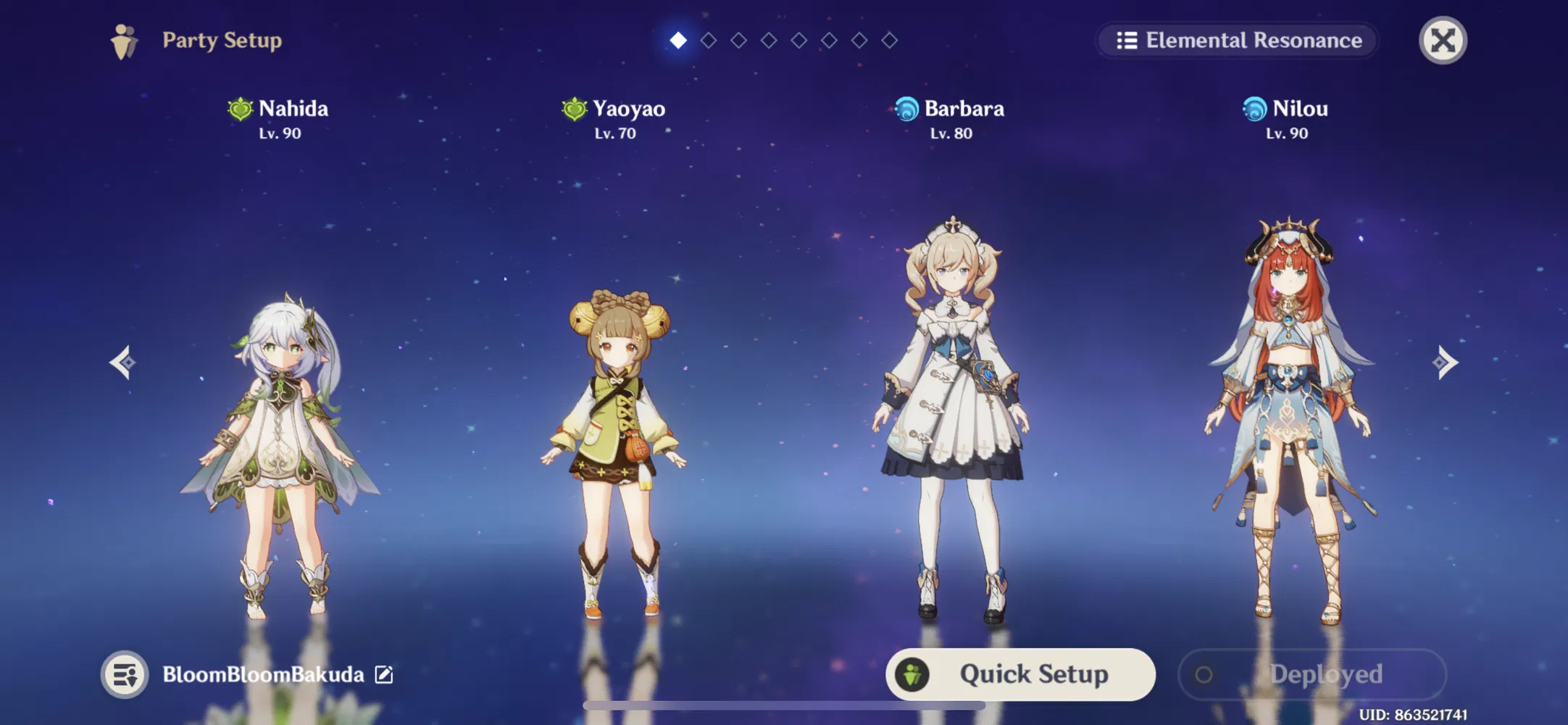Select Barbara's Hydro element icon
The image size is (1568, 725).
point(906,109)
